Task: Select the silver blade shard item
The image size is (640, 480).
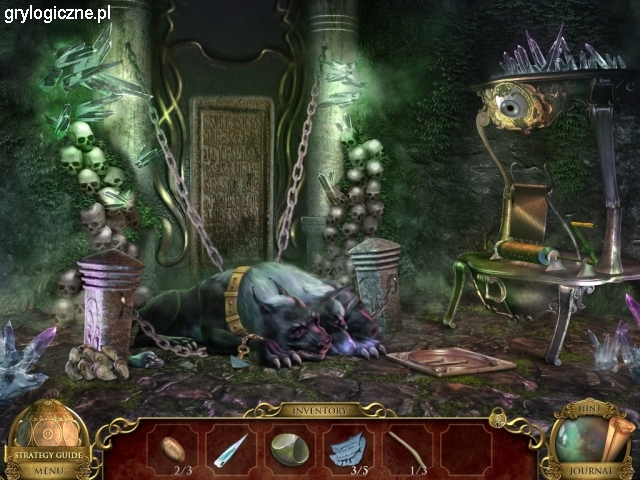Action: coord(231,449)
